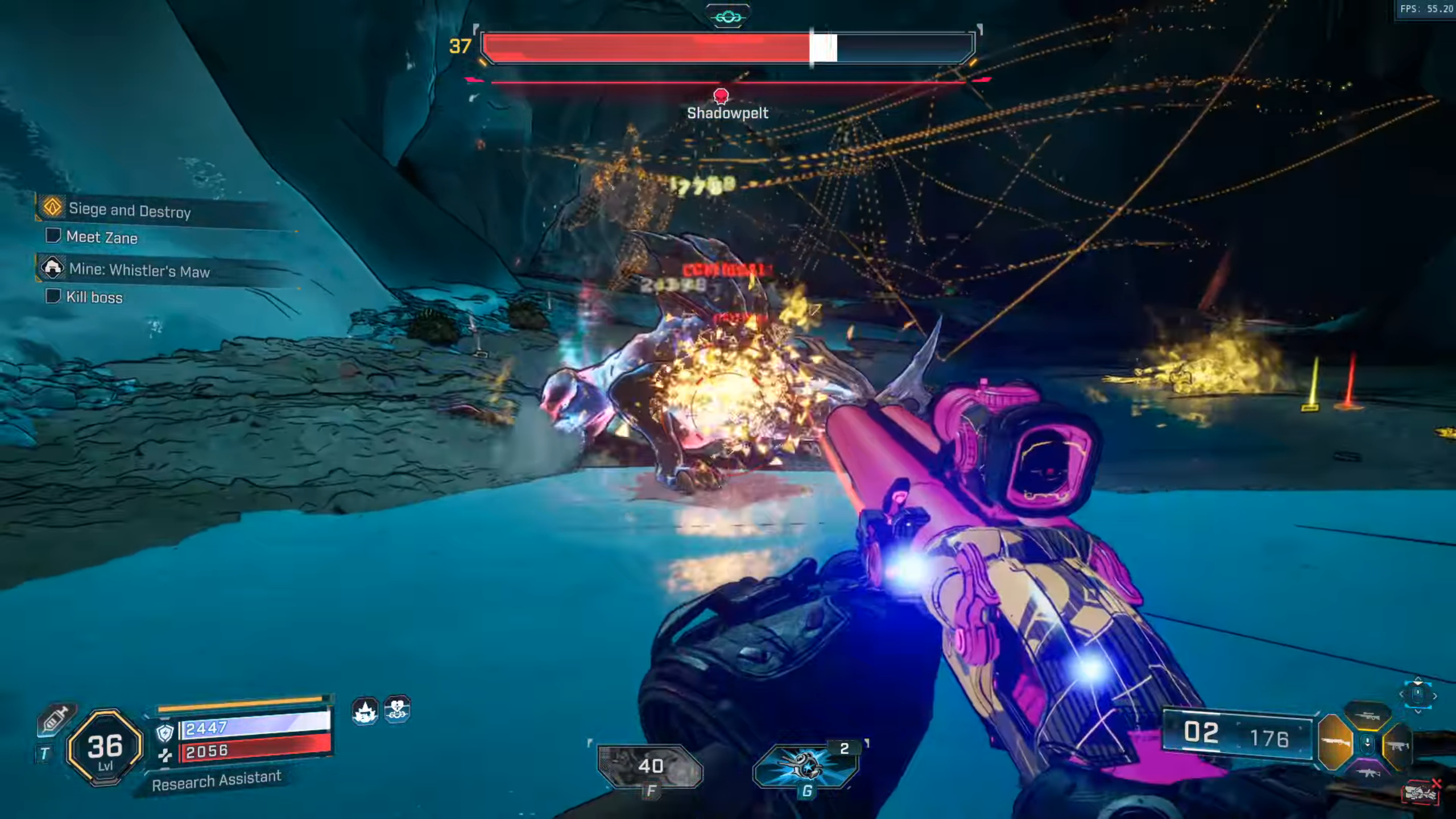Choose the highlighted orange shotgun weapon slot
The image size is (1456, 819).
(1335, 743)
